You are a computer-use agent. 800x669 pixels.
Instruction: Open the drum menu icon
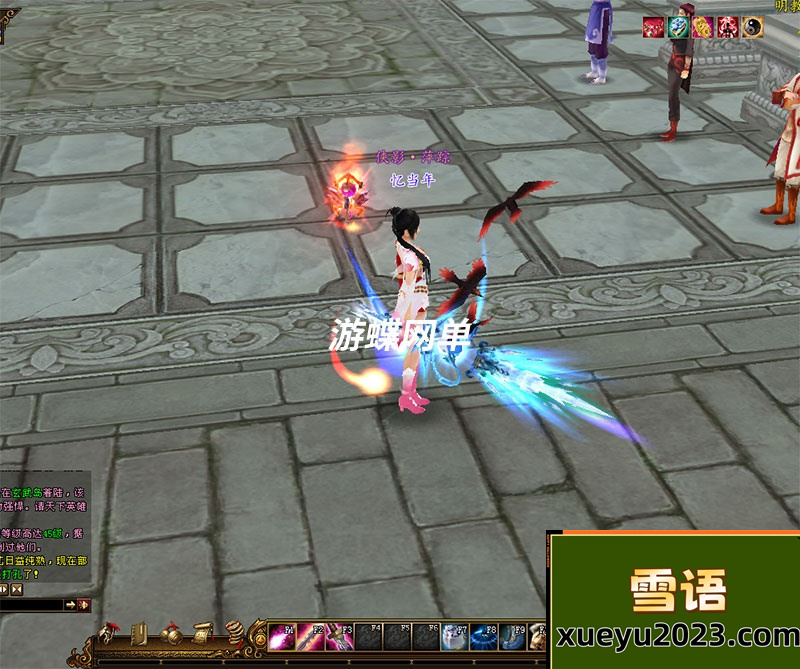point(172,634)
